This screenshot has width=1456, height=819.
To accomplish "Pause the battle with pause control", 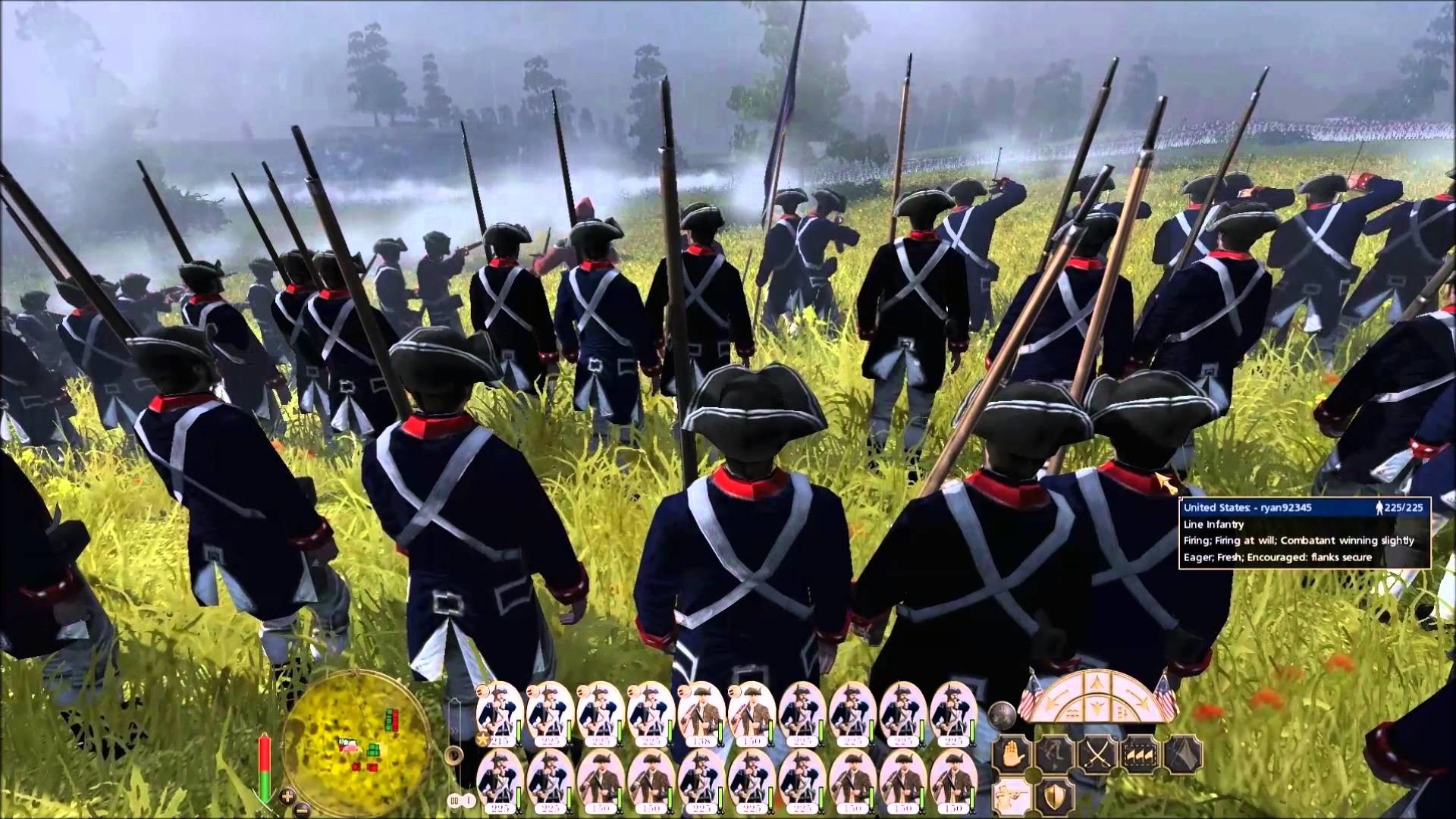I will click(x=454, y=800).
